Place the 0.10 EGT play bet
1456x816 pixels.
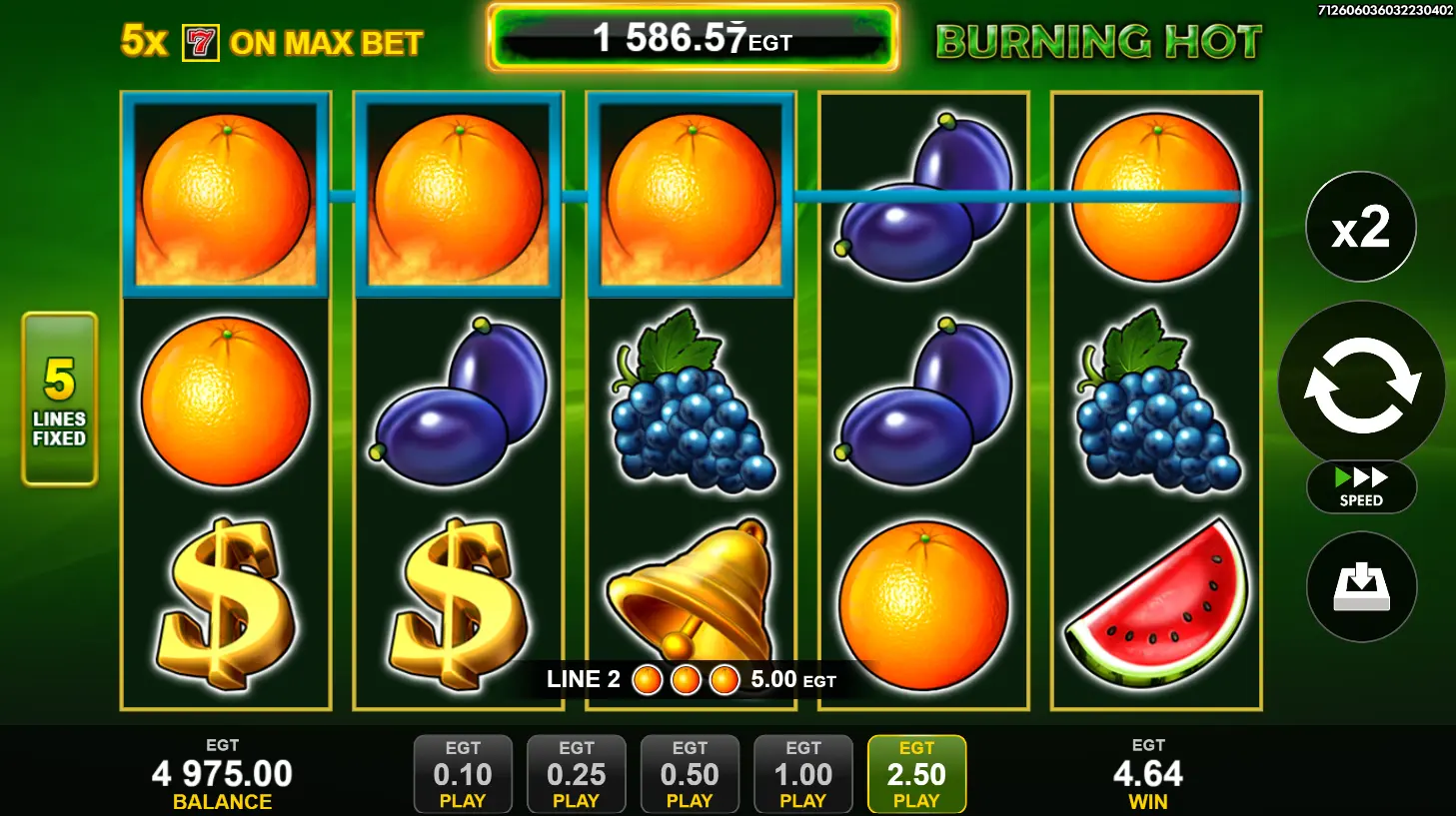[463, 774]
